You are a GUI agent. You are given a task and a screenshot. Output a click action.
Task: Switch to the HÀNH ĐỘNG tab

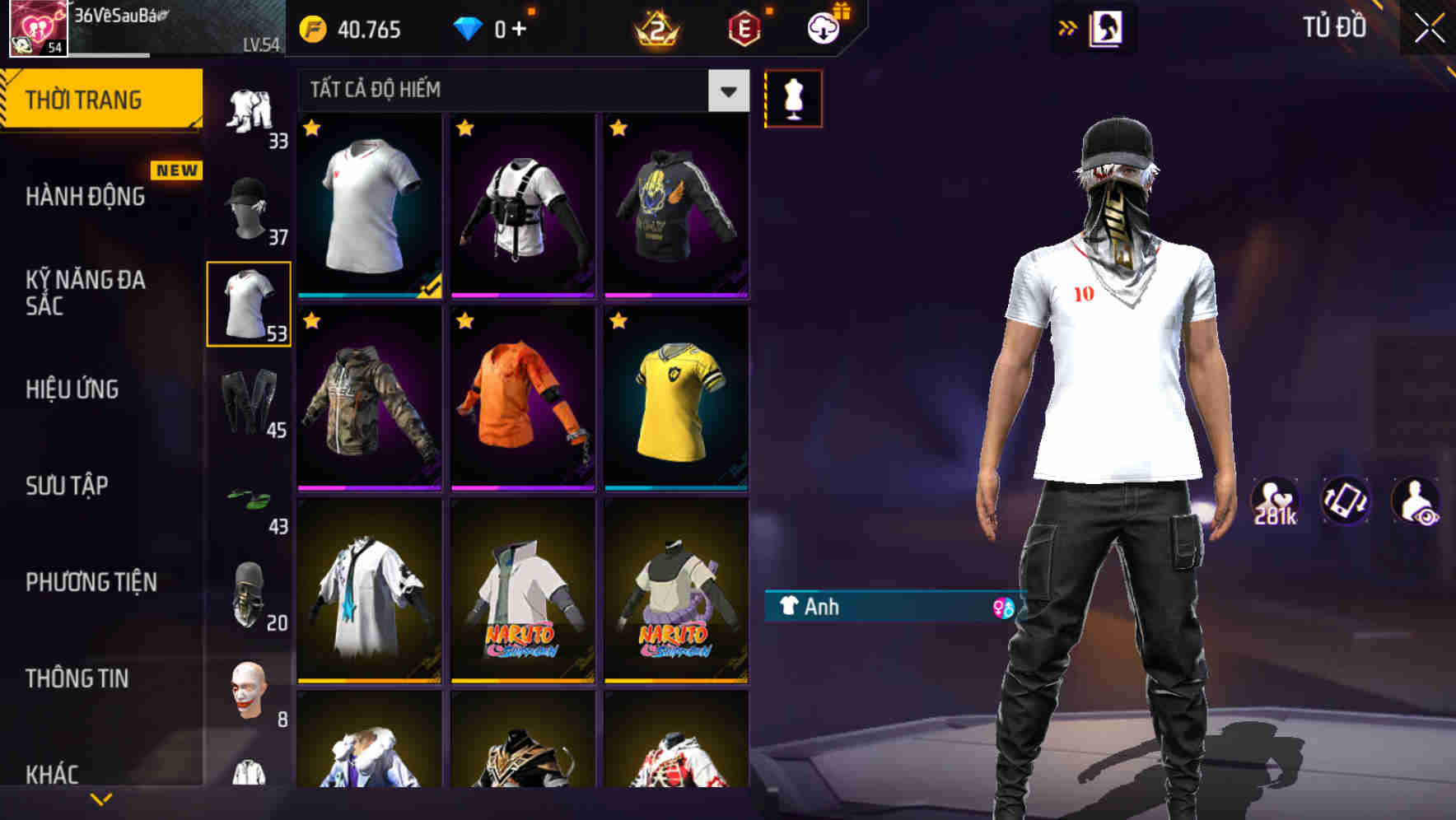[86, 198]
